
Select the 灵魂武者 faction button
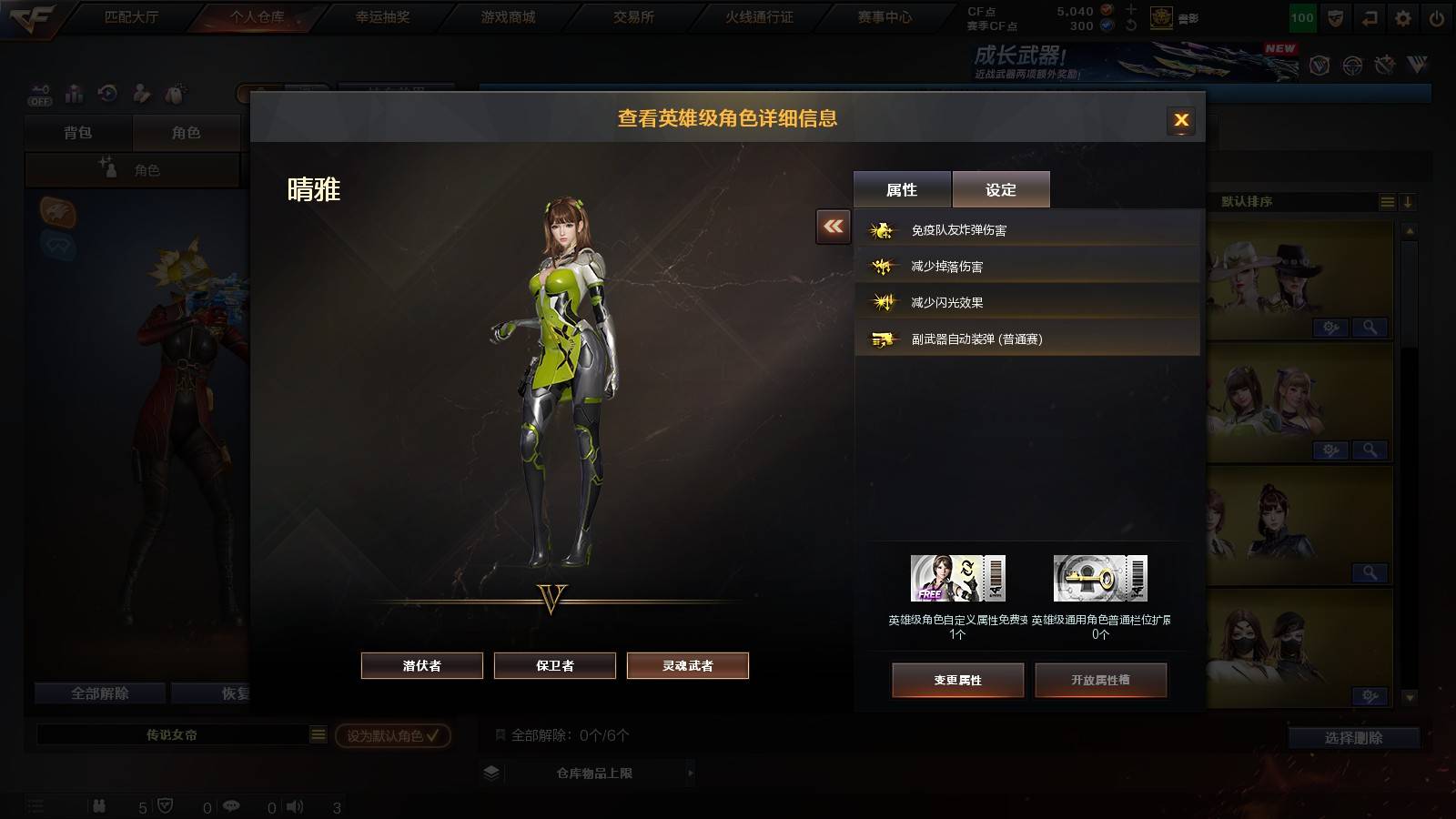pyautogui.click(x=687, y=665)
